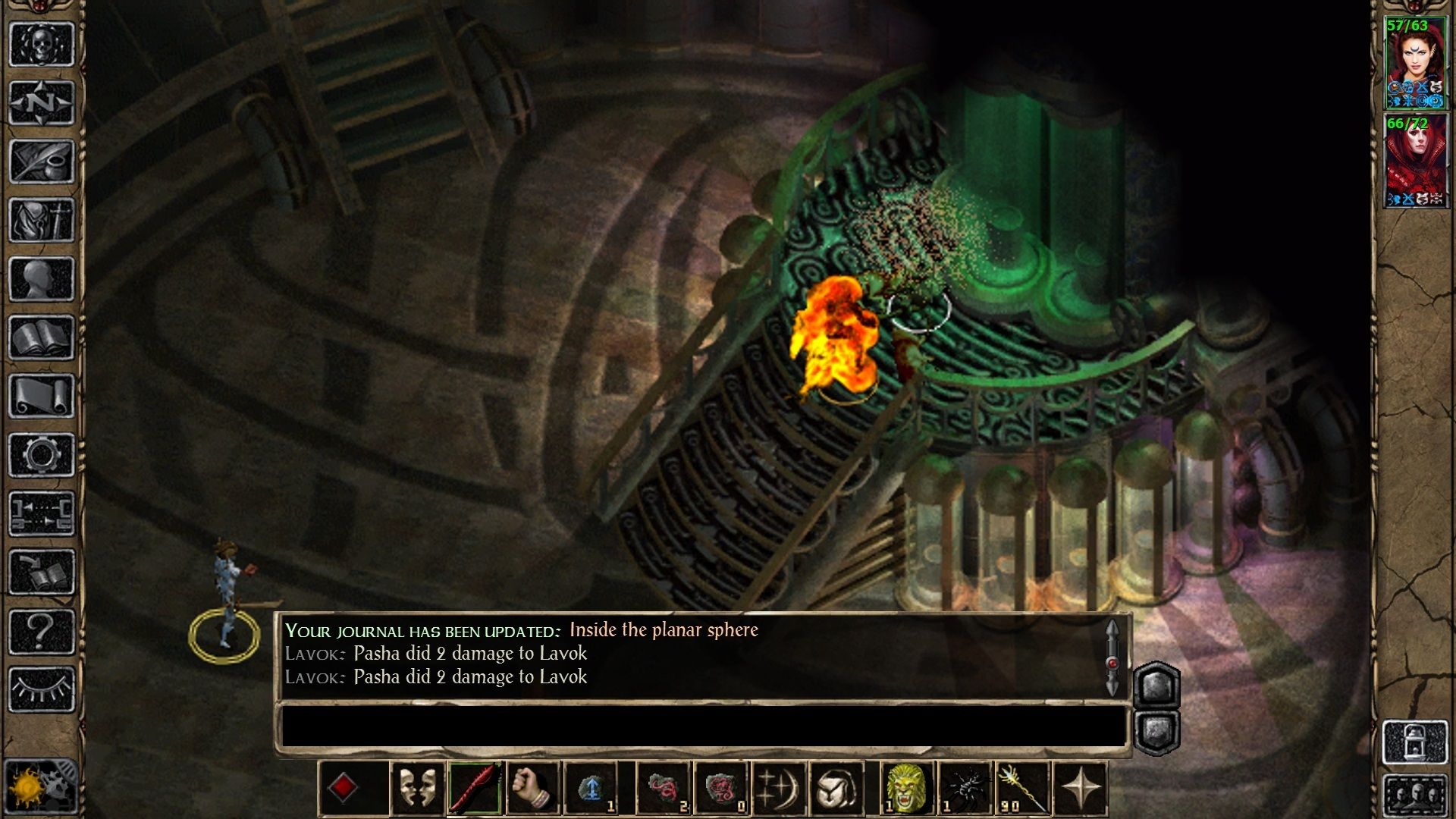Use the lion head quick item
The width and height of the screenshot is (1456, 819).
pyautogui.click(x=905, y=789)
